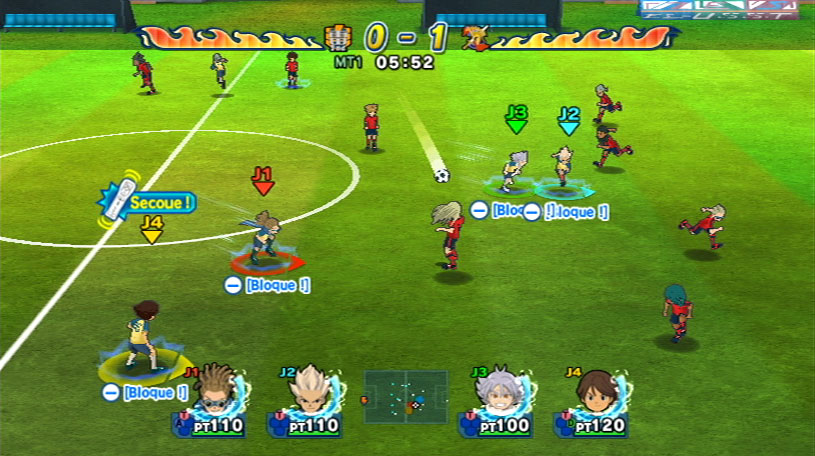Select the player under the green J3 marker

pos(516,169)
